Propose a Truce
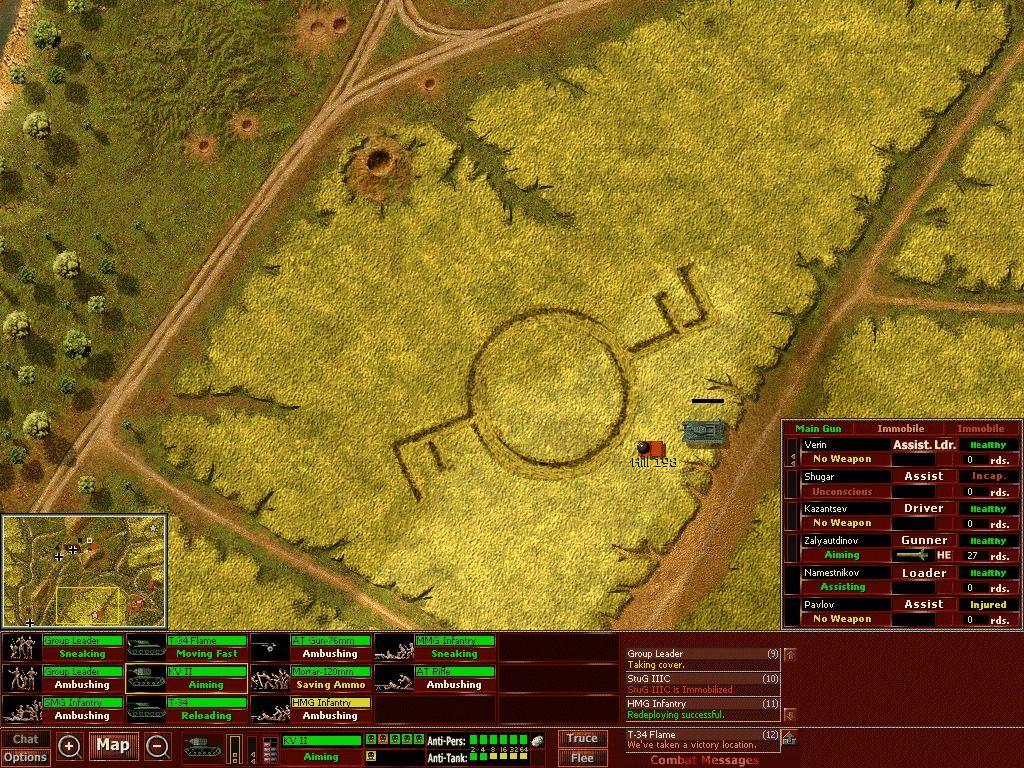Viewport: 1024px width, 768px height. [x=582, y=739]
